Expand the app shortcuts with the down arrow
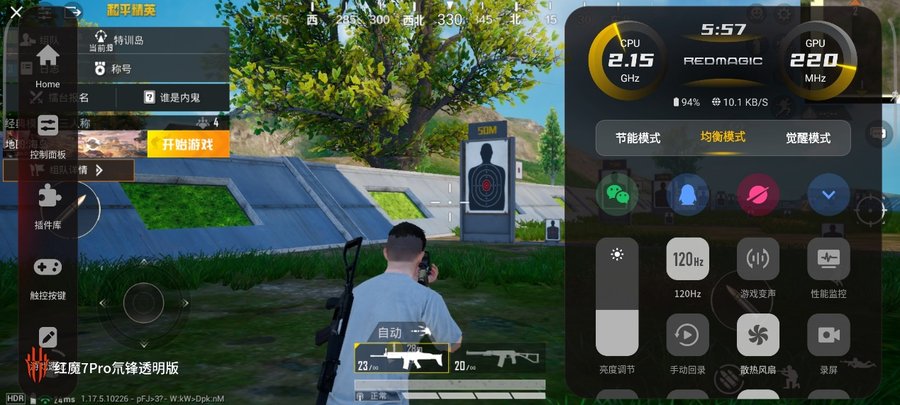The image size is (900, 405). [828, 195]
